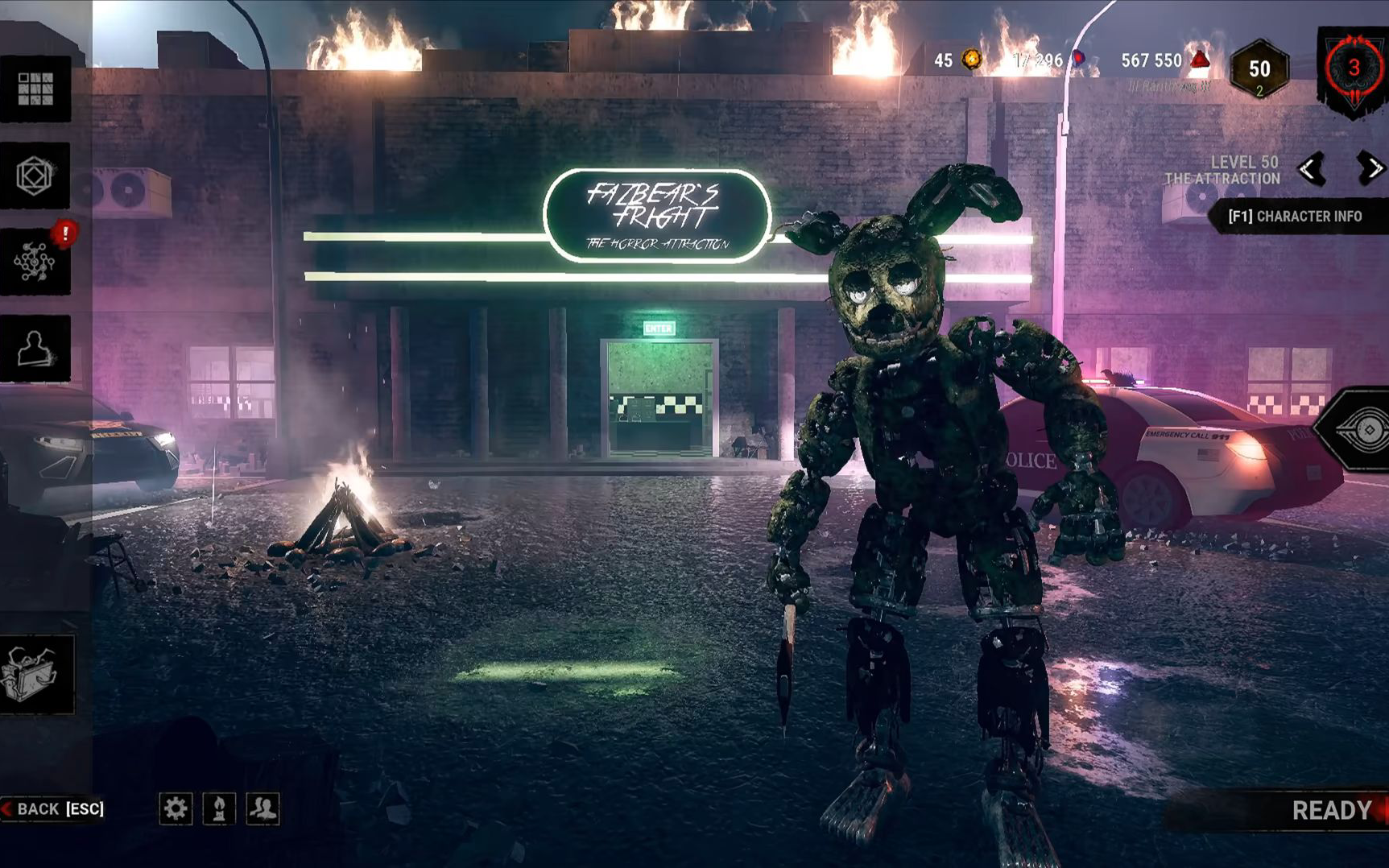Click the flame candle icon
Image resolution: width=1389 pixels, height=868 pixels.
point(219,808)
